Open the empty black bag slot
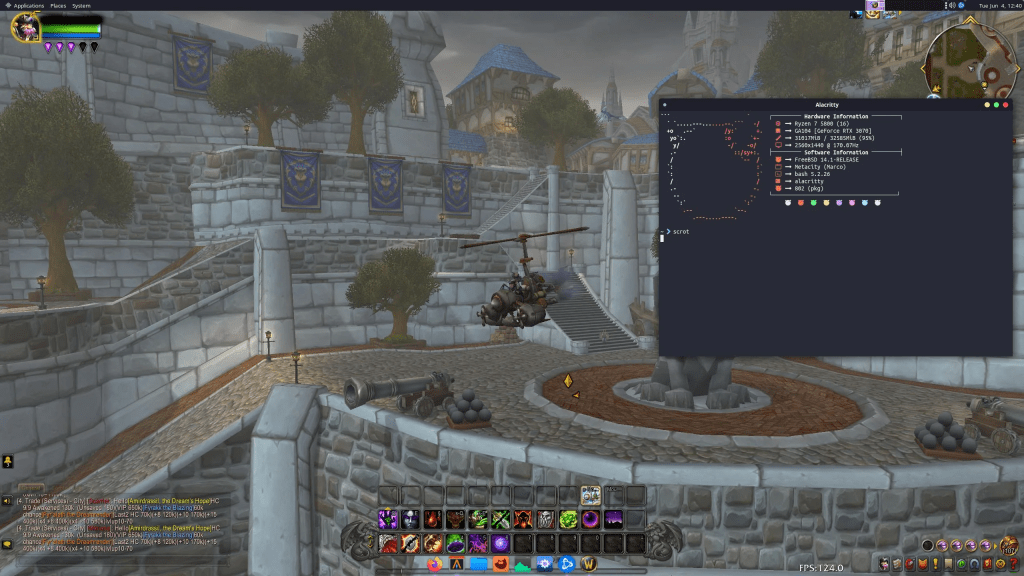The image size is (1024, 576). click(x=929, y=545)
